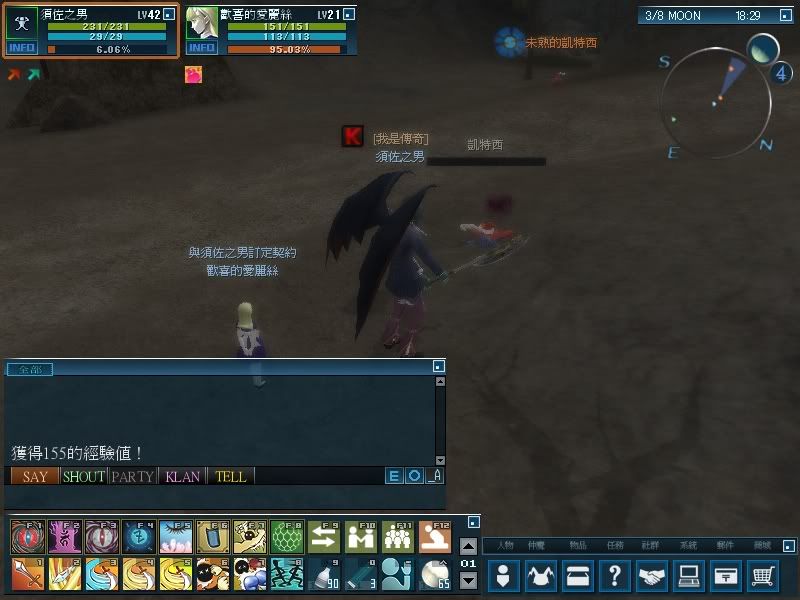Open the community handshake icon
Image resolution: width=800 pixels, height=600 pixels.
pyautogui.click(x=653, y=576)
